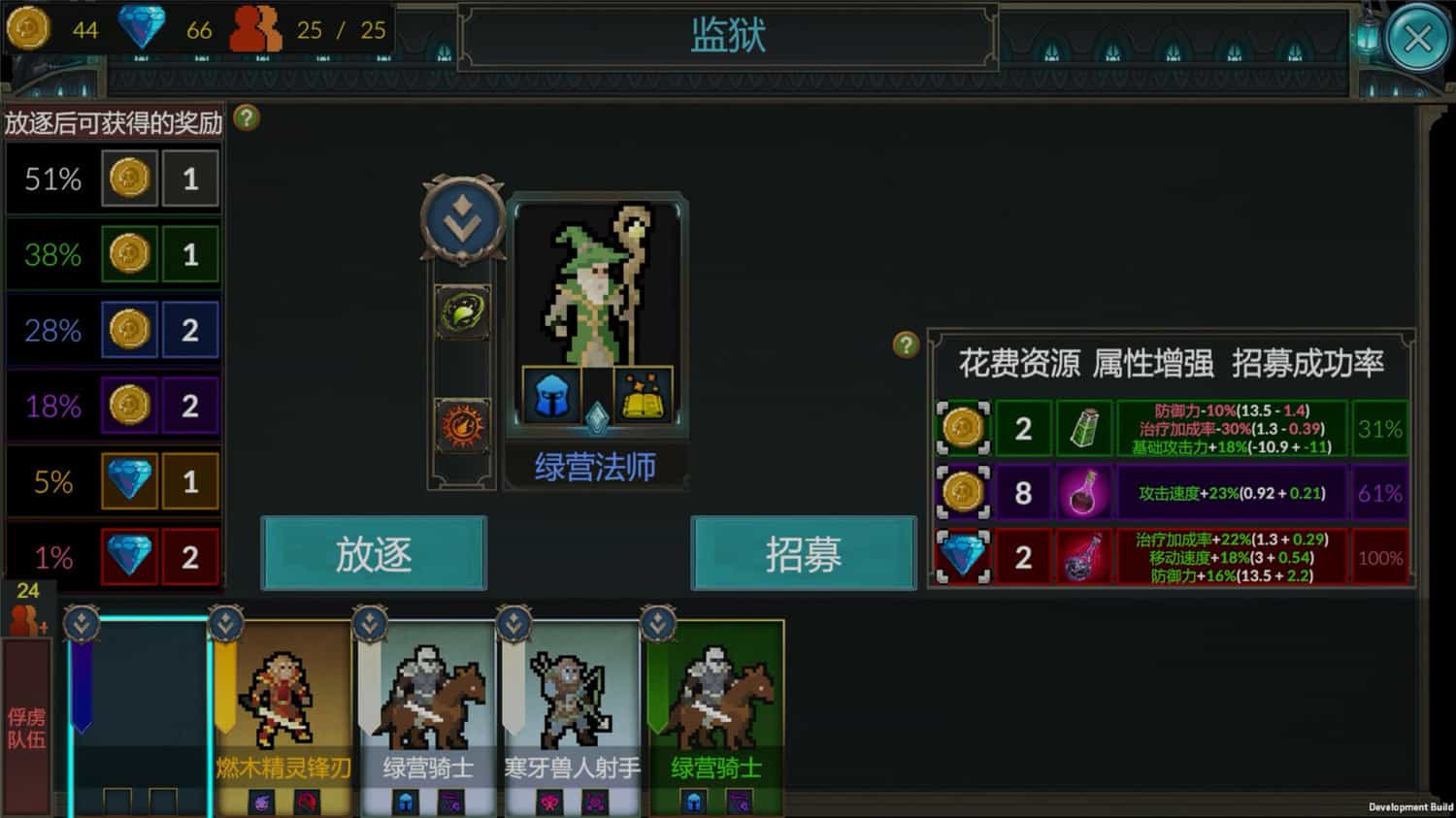Click the fire trait icon on the mage's card
The width and height of the screenshot is (1456, 818).
pos(461,421)
